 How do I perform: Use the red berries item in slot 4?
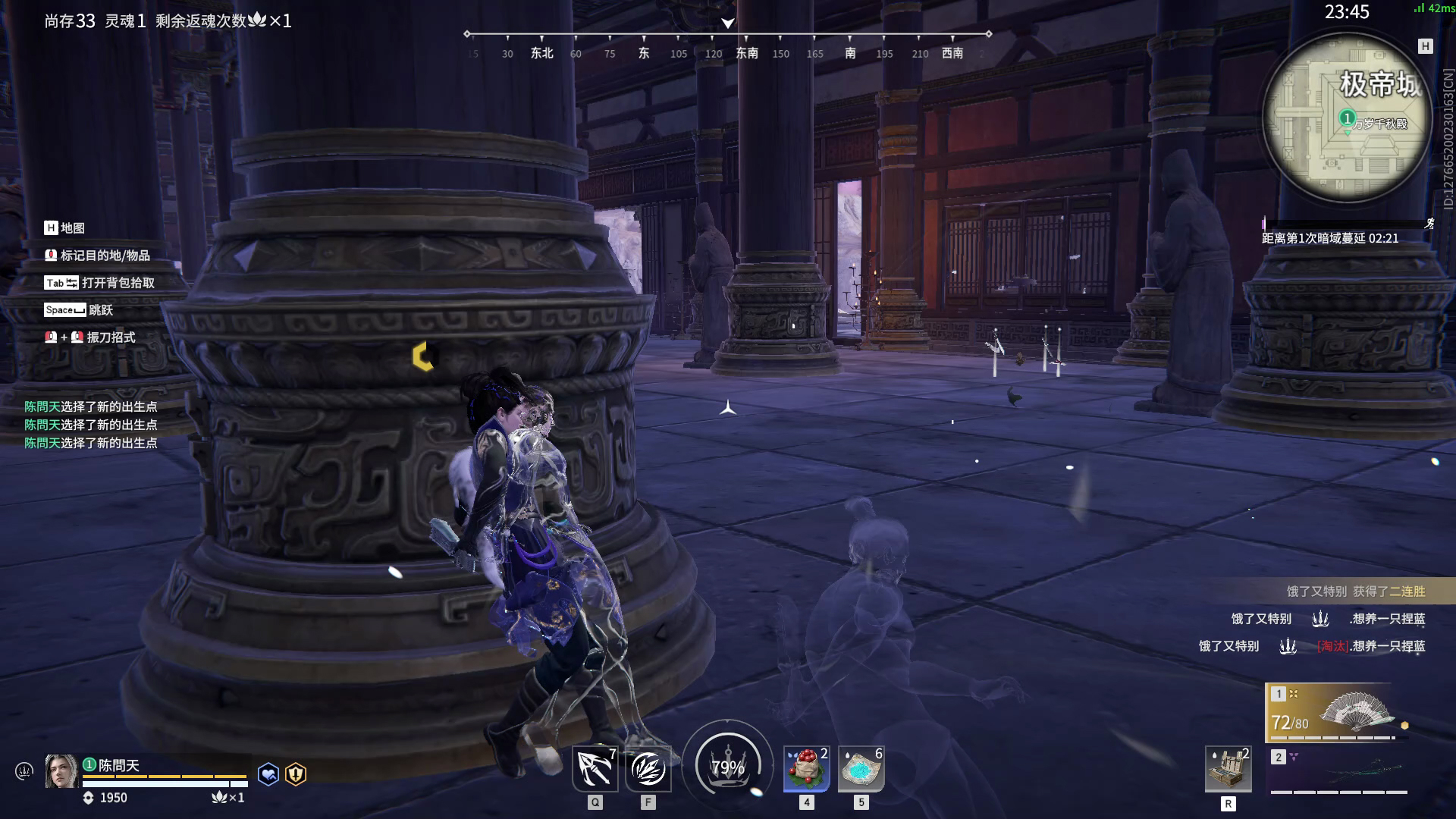click(x=806, y=770)
